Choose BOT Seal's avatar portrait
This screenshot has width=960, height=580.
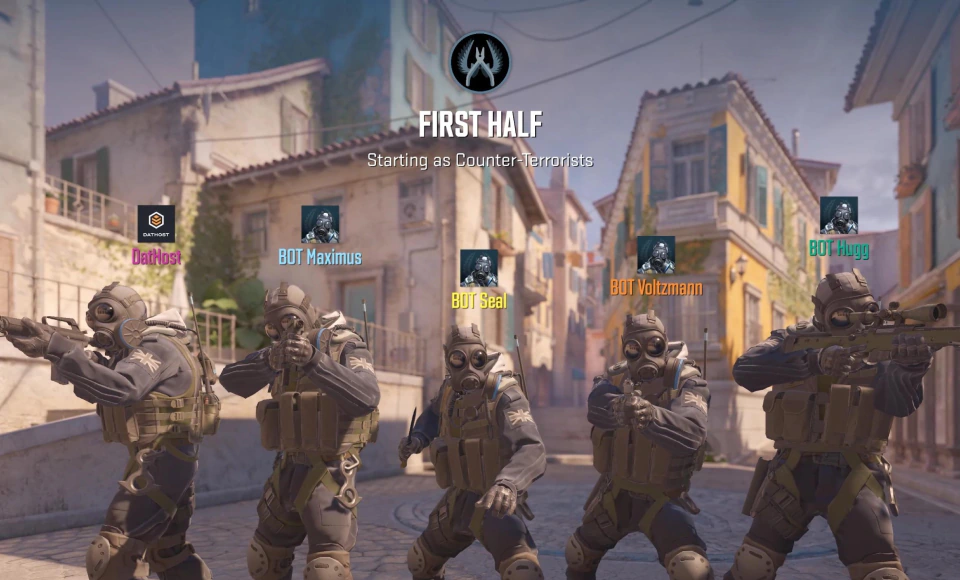point(478,268)
